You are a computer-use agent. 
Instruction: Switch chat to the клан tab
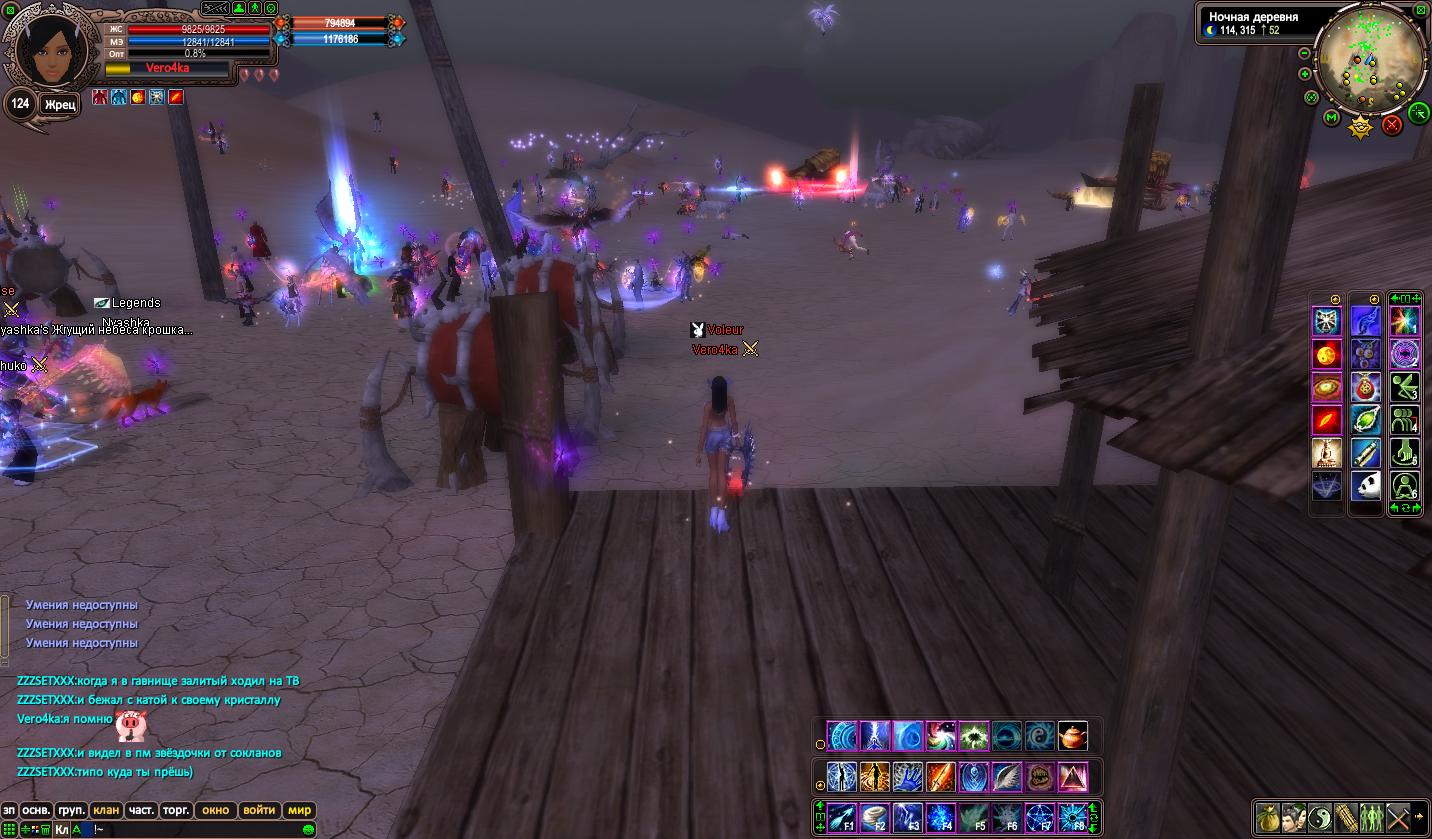click(x=106, y=810)
